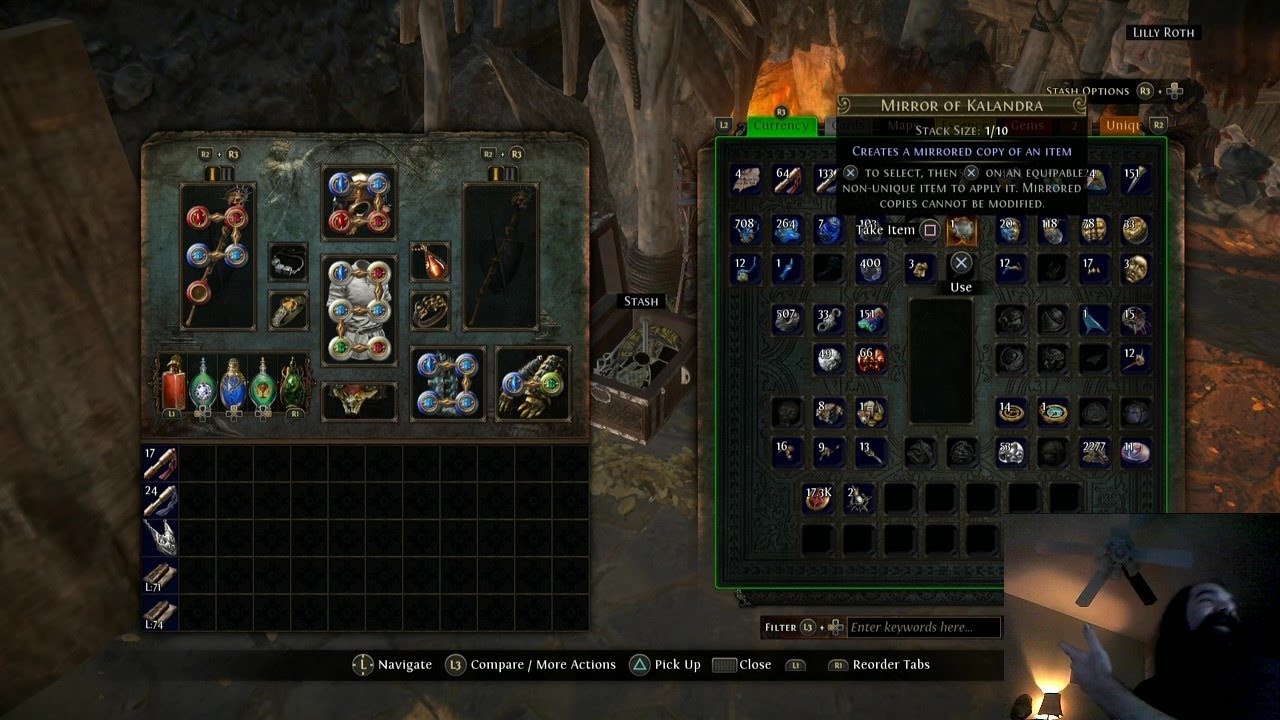Click the equipped belt slot

(359, 400)
